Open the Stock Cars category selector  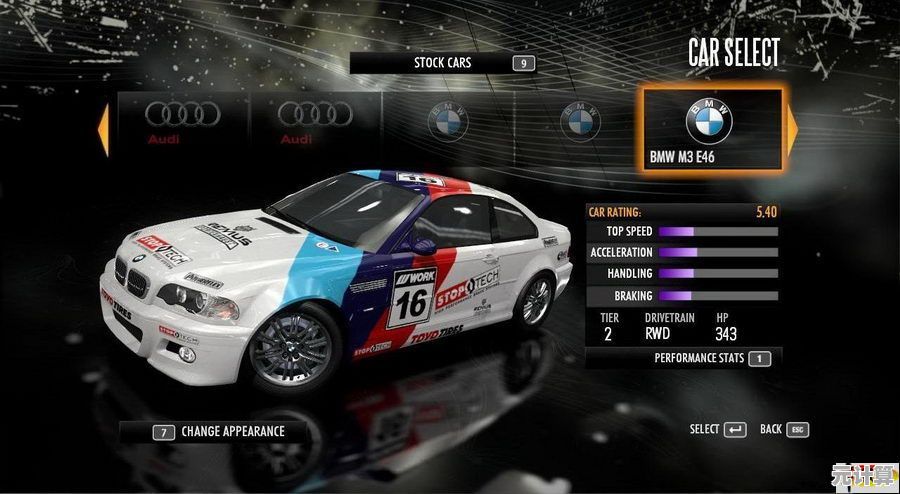[x=443, y=63]
